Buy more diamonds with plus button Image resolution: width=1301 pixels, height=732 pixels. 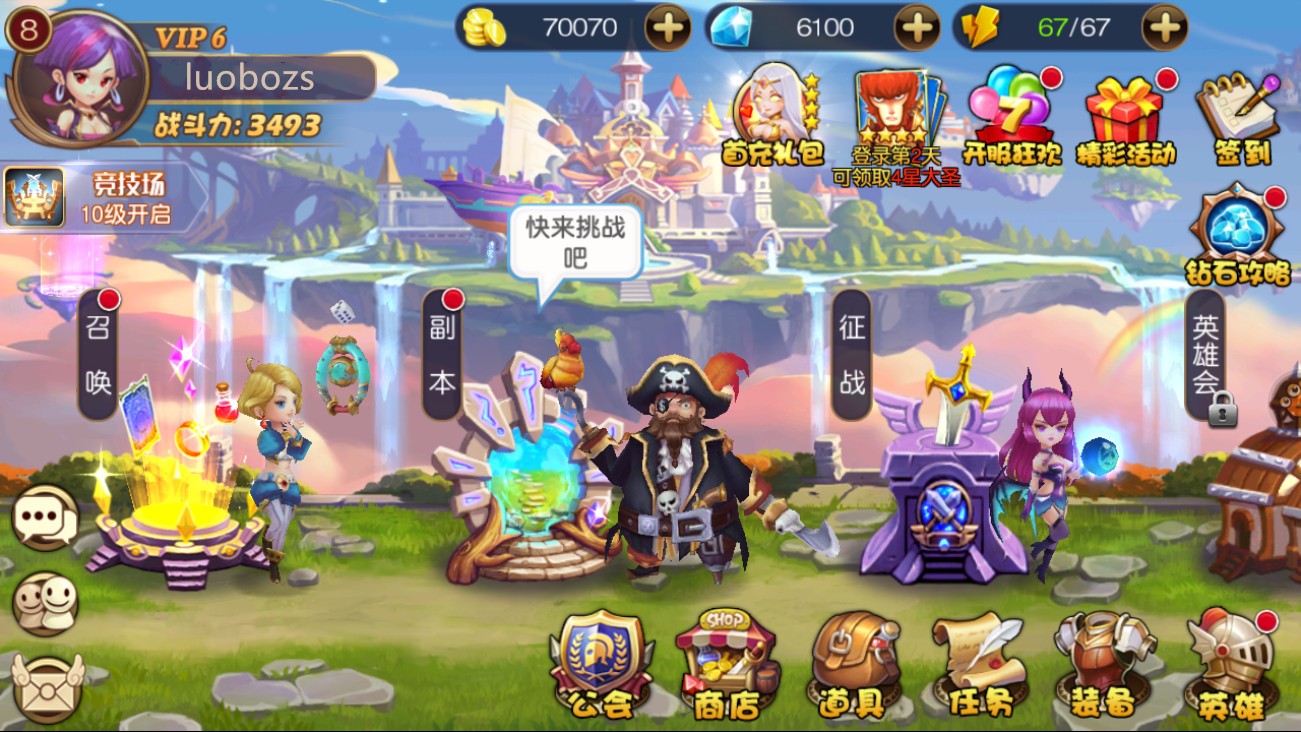(916, 27)
